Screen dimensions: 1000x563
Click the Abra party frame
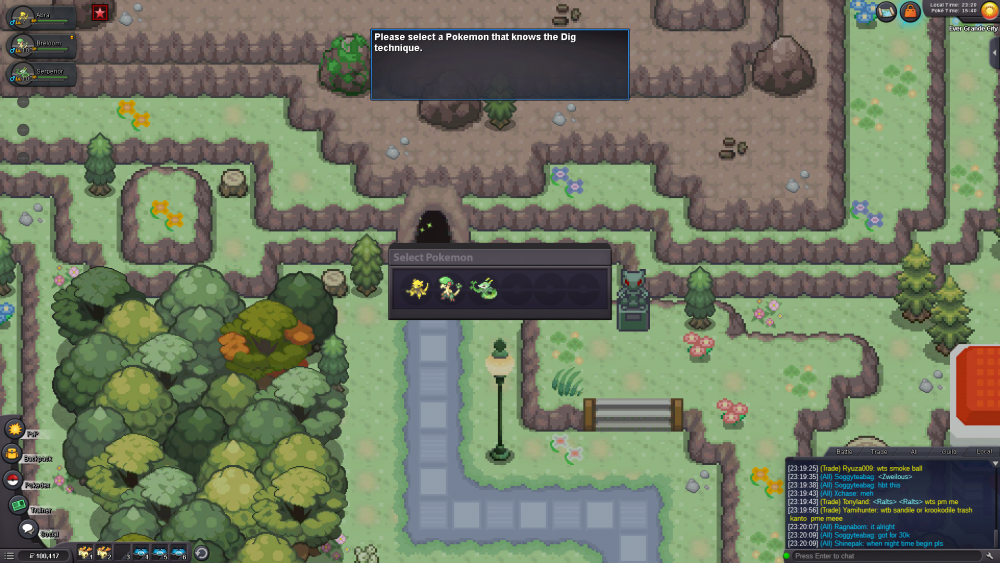42,17
